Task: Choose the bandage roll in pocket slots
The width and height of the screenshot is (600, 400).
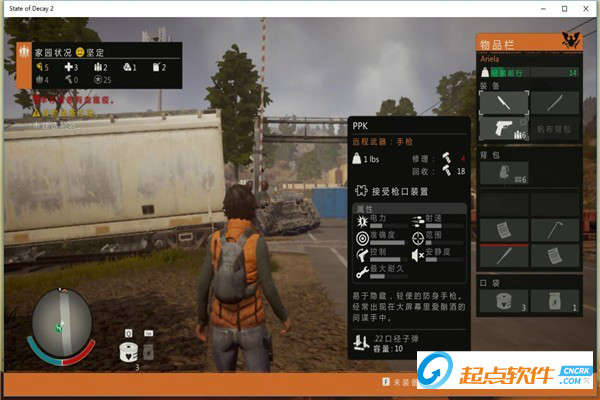Action: (503, 300)
